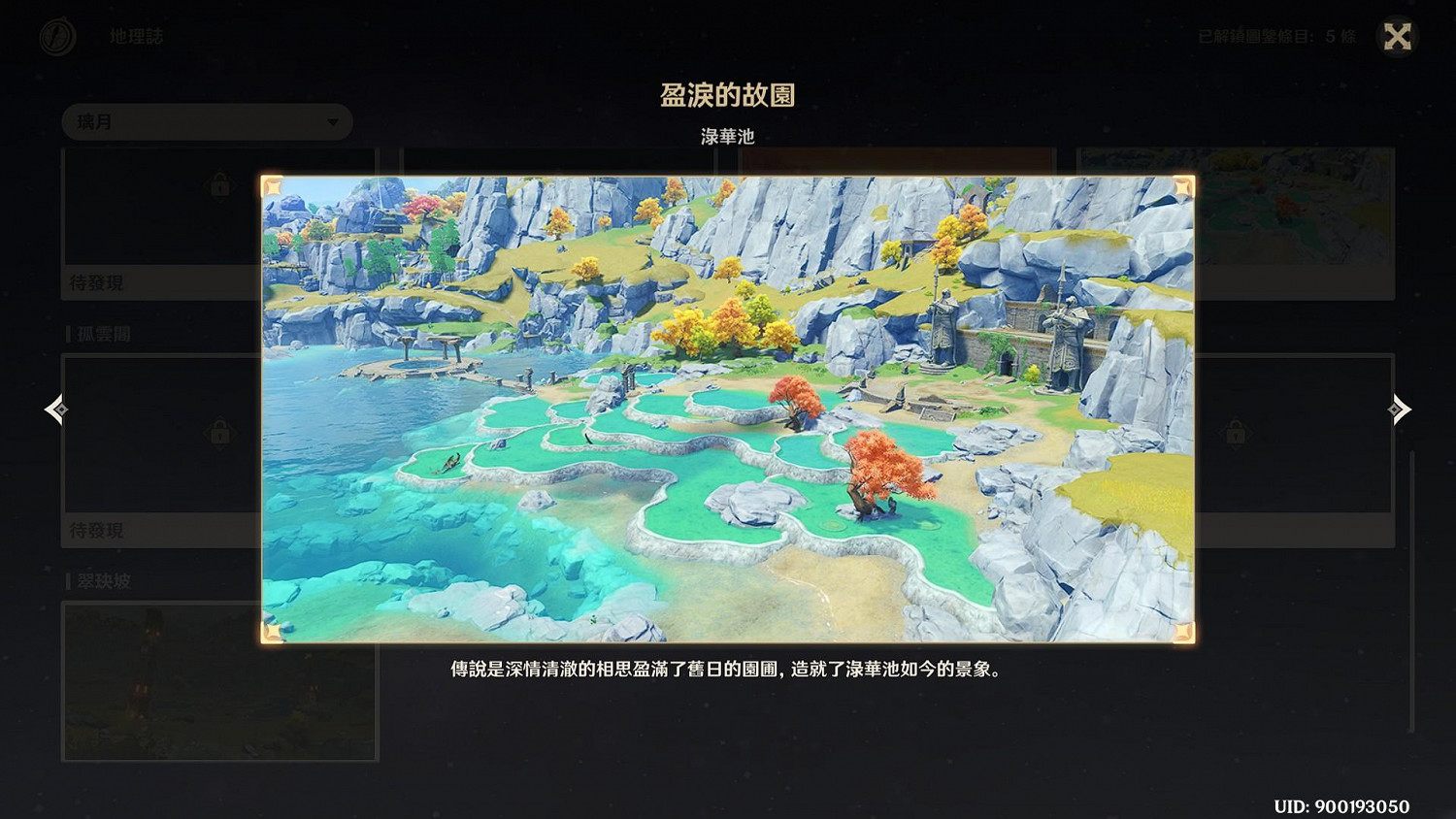The width and height of the screenshot is (1456, 819).
Task: Expand the 孤雲閣 section header
Action: (x=107, y=333)
